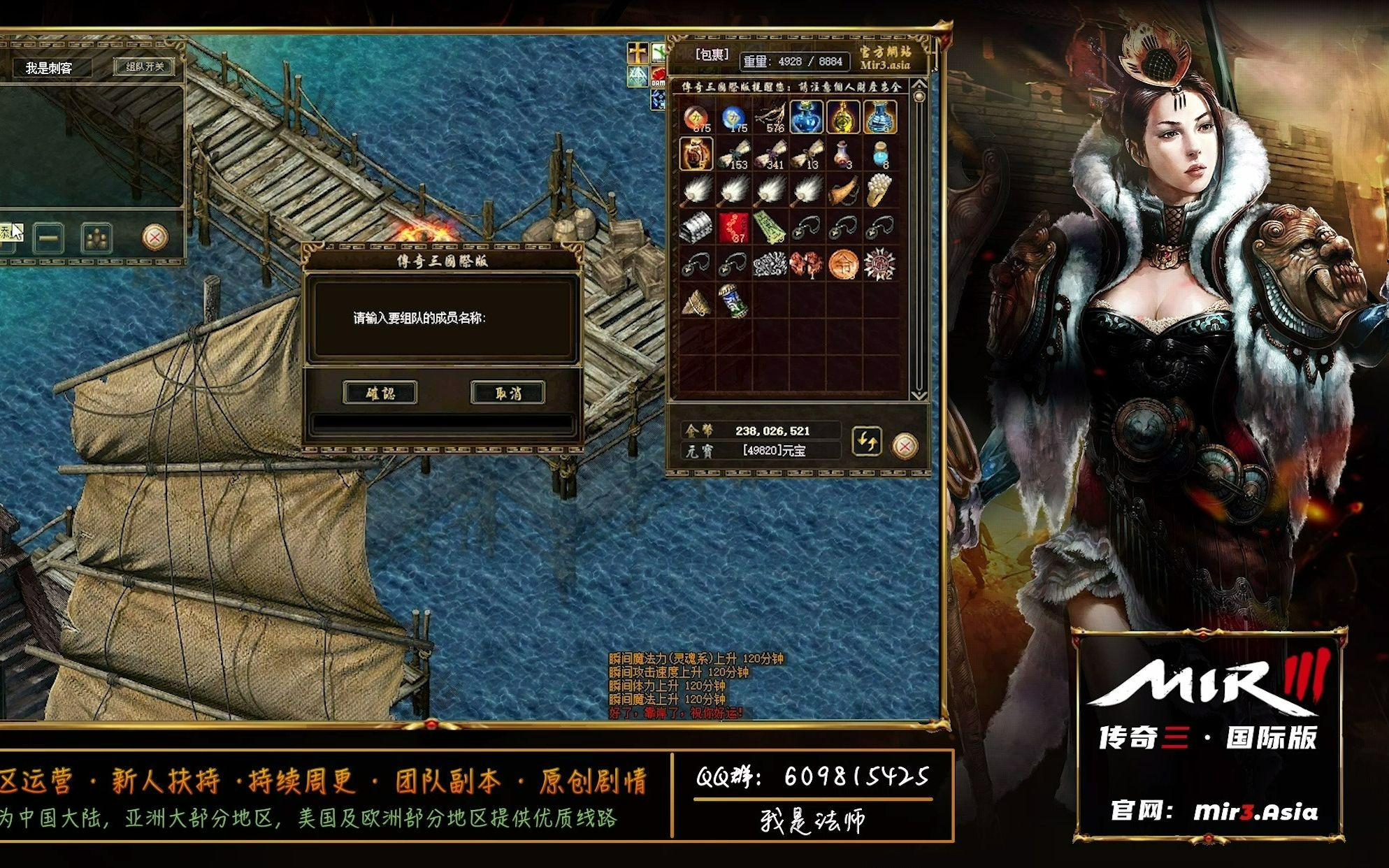Select the silver treasure chest item
Image resolution: width=1389 pixels, height=868 pixels.
click(x=697, y=227)
